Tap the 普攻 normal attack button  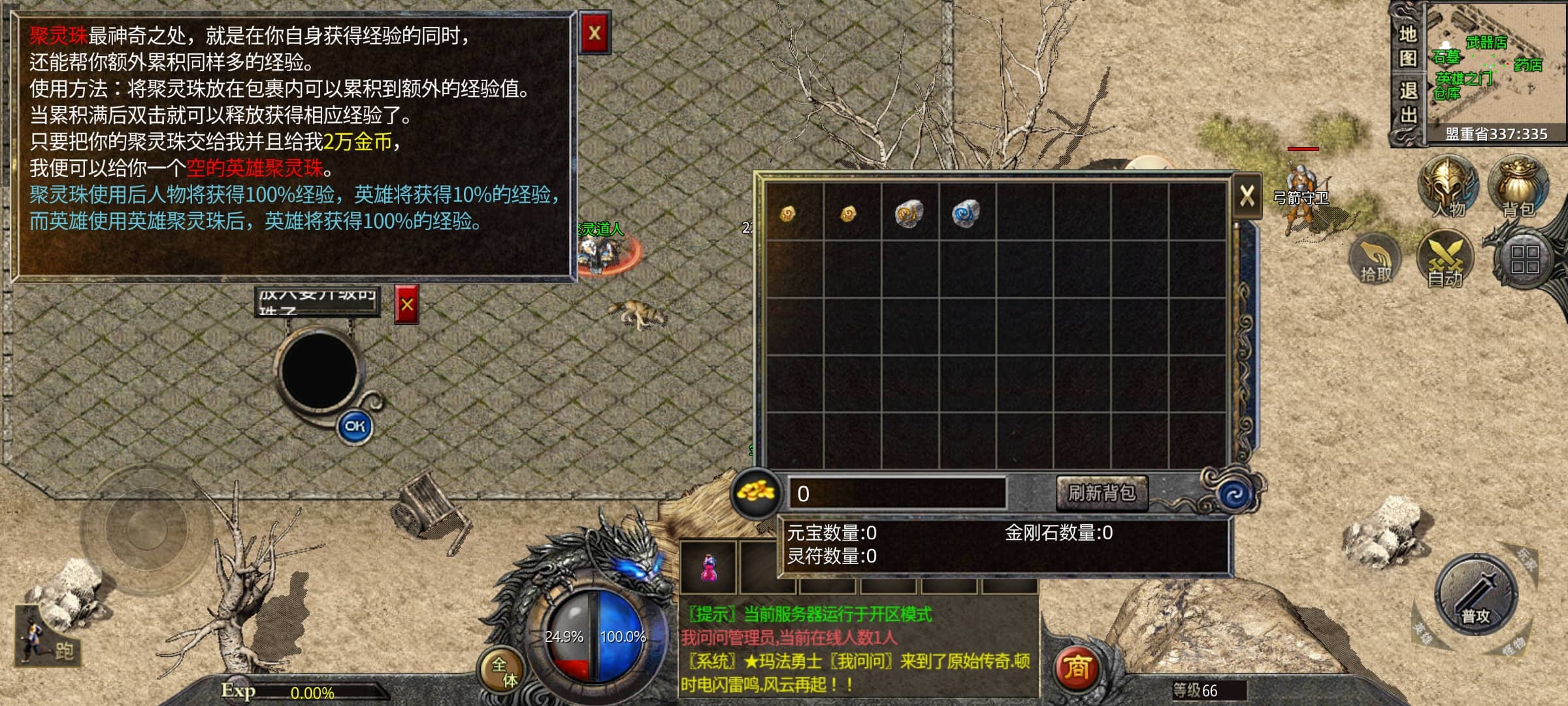1476,595
